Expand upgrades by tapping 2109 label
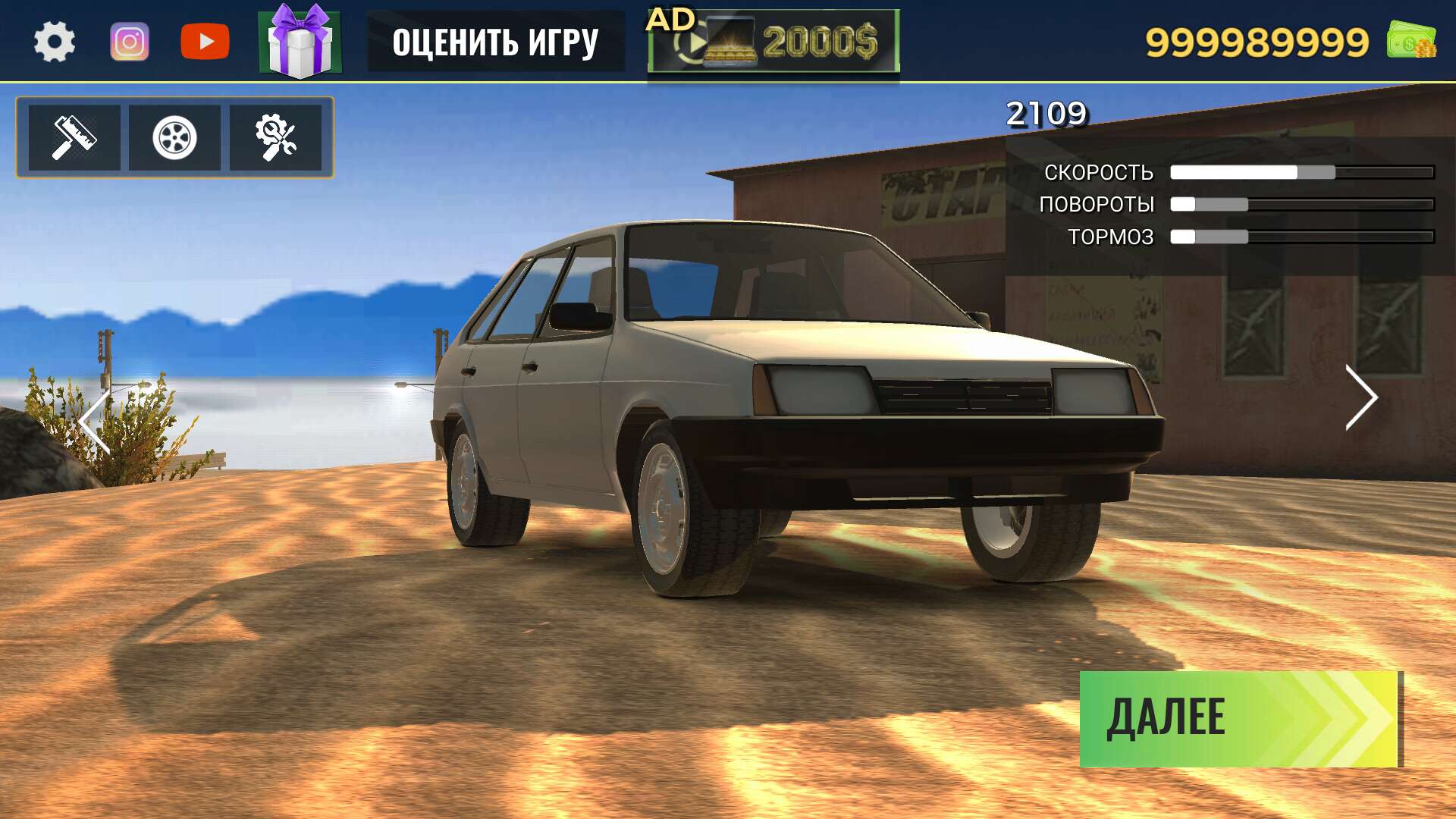 [1046, 112]
